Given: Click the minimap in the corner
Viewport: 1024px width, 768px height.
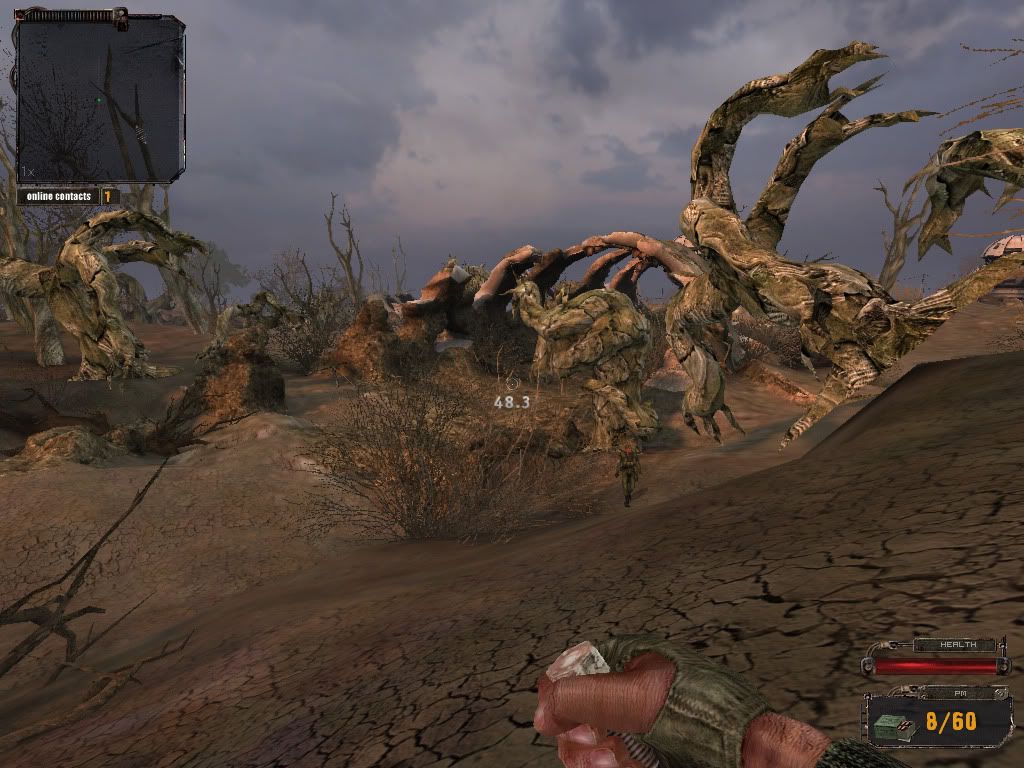Looking at the screenshot, I should [x=100, y=99].
